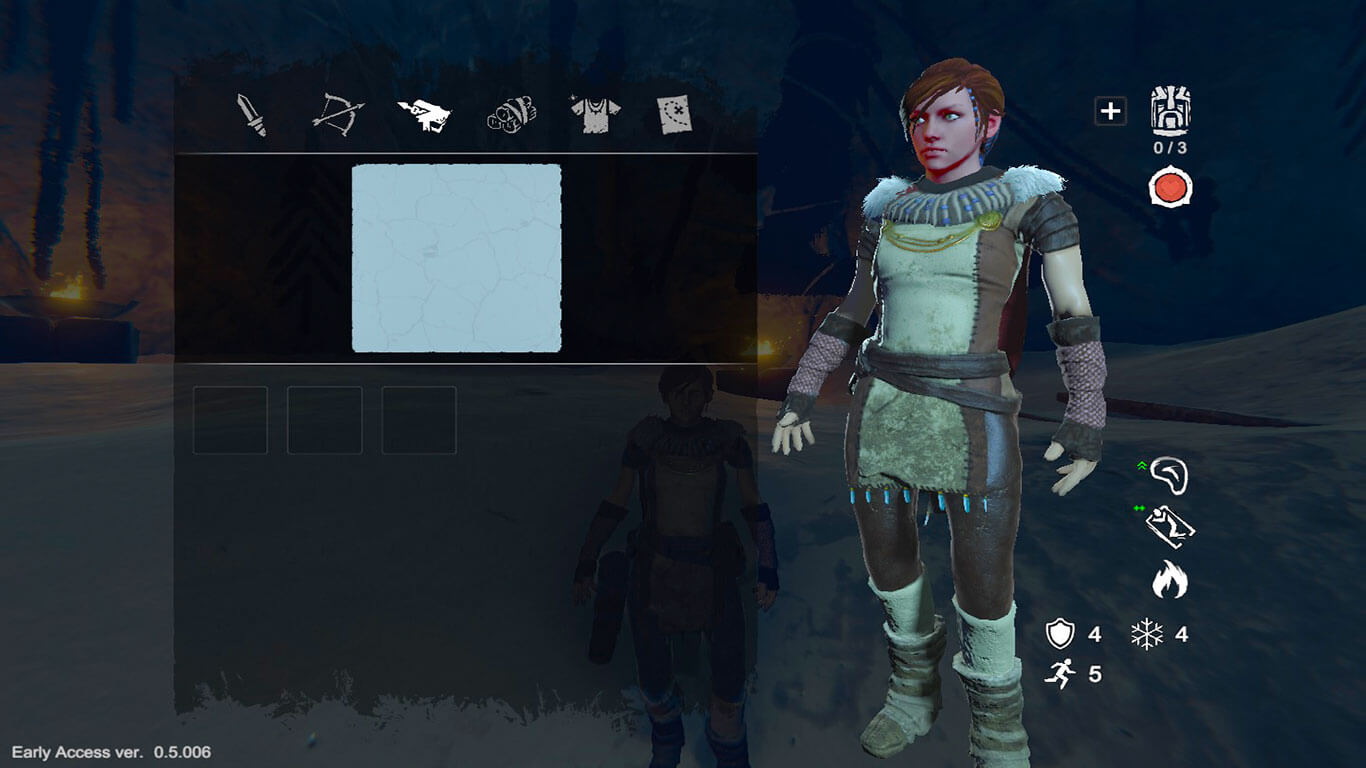
Task: Select the pale cracked item tile
Action: 456,258
